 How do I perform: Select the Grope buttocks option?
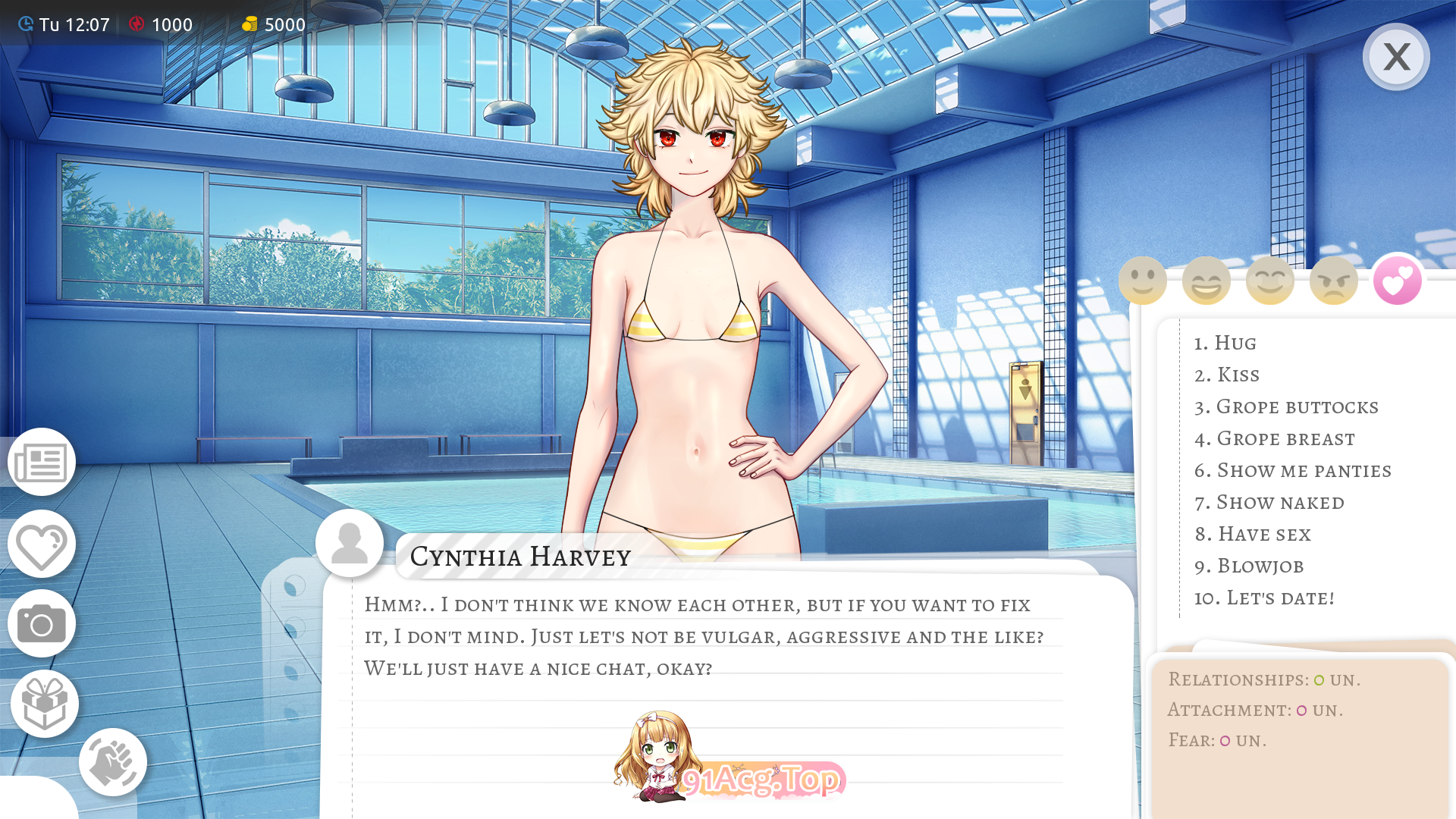[x=1286, y=406]
